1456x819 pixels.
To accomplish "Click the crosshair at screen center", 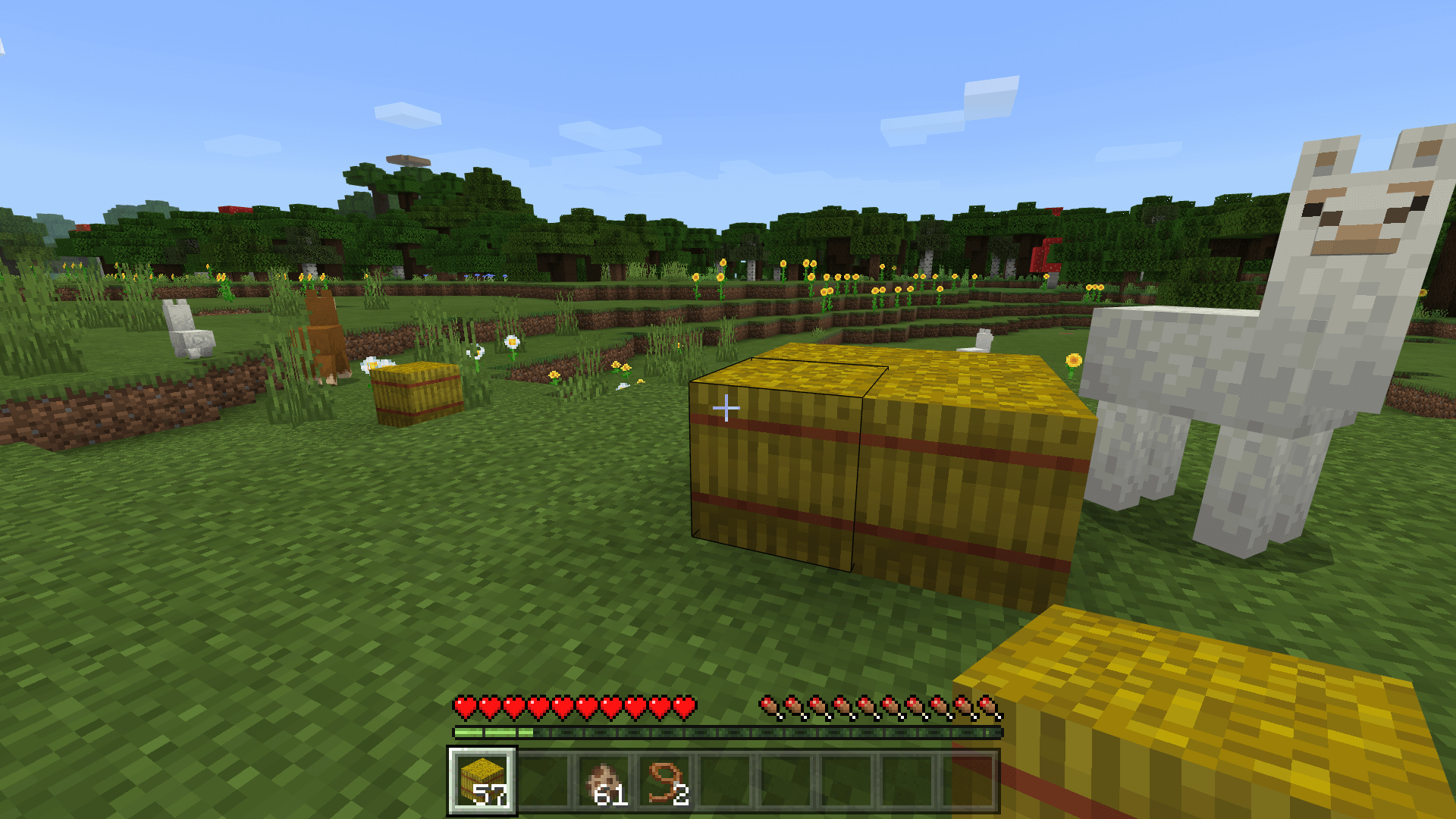I will point(726,407).
